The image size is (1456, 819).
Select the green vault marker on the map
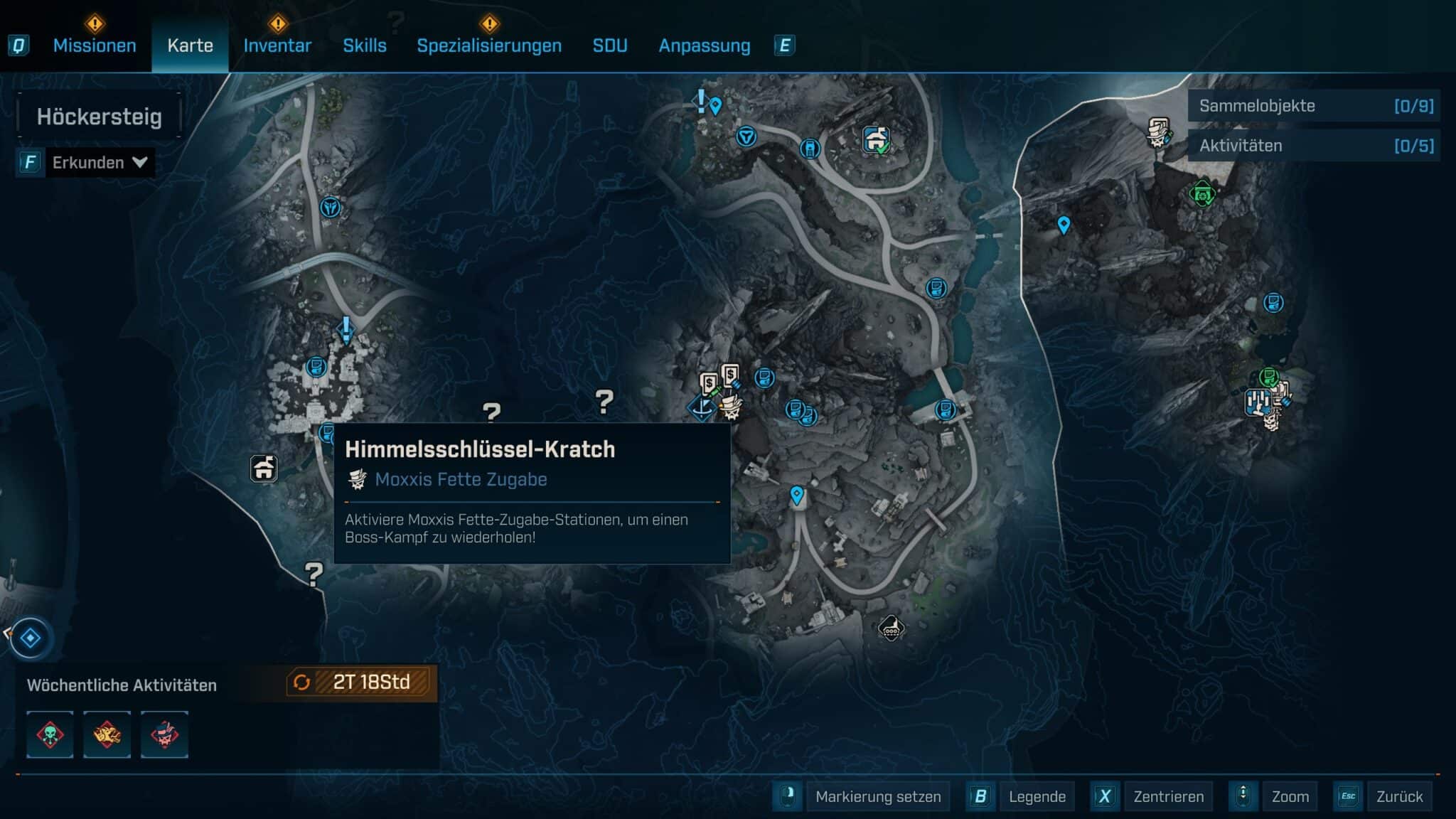pyautogui.click(x=1202, y=193)
